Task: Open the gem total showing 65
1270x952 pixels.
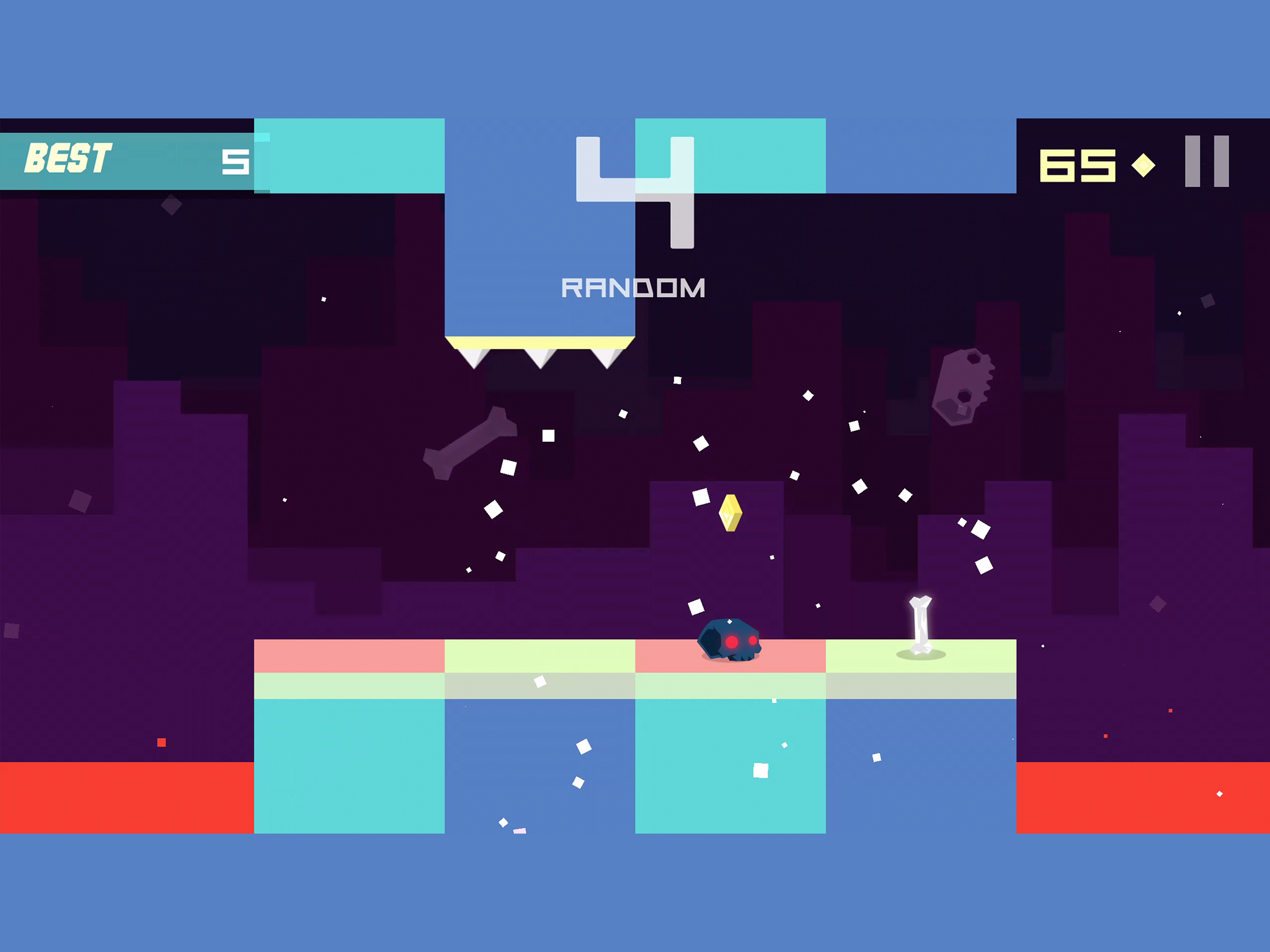Action: tap(1079, 164)
